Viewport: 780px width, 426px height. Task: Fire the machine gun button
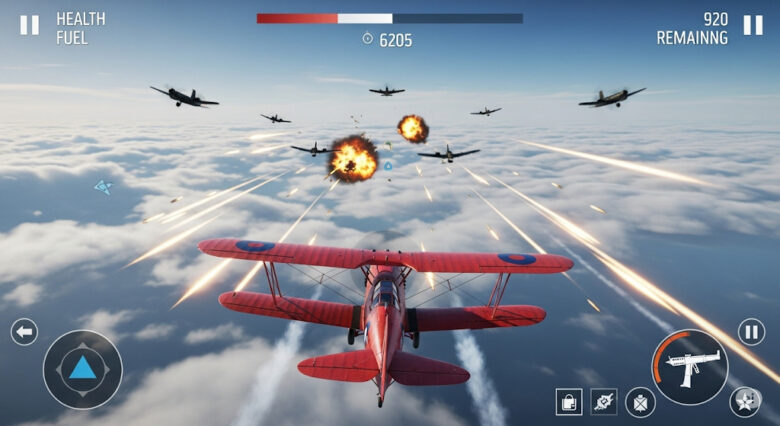pos(691,367)
